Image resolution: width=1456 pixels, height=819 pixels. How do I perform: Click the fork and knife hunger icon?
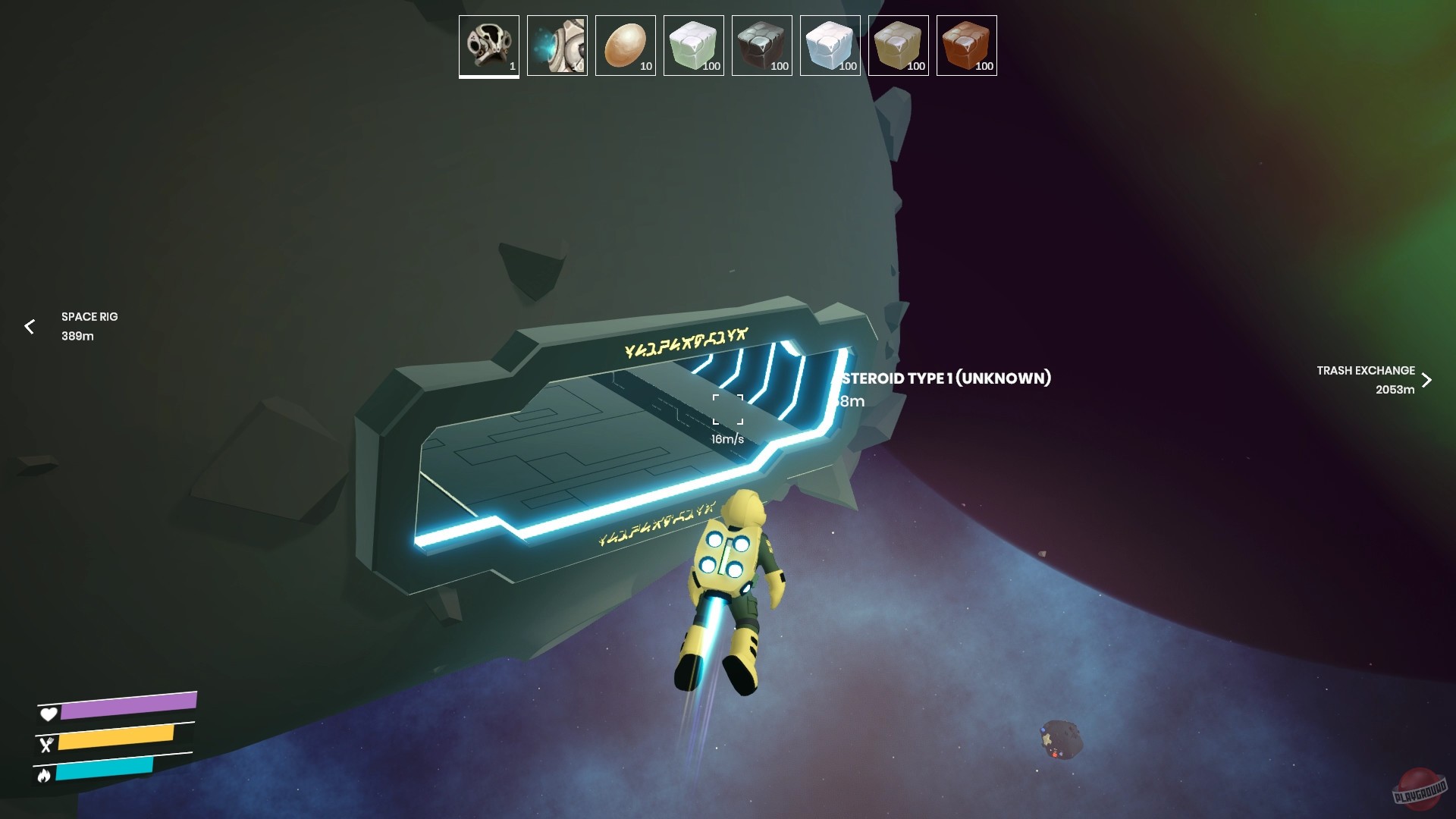(x=48, y=745)
